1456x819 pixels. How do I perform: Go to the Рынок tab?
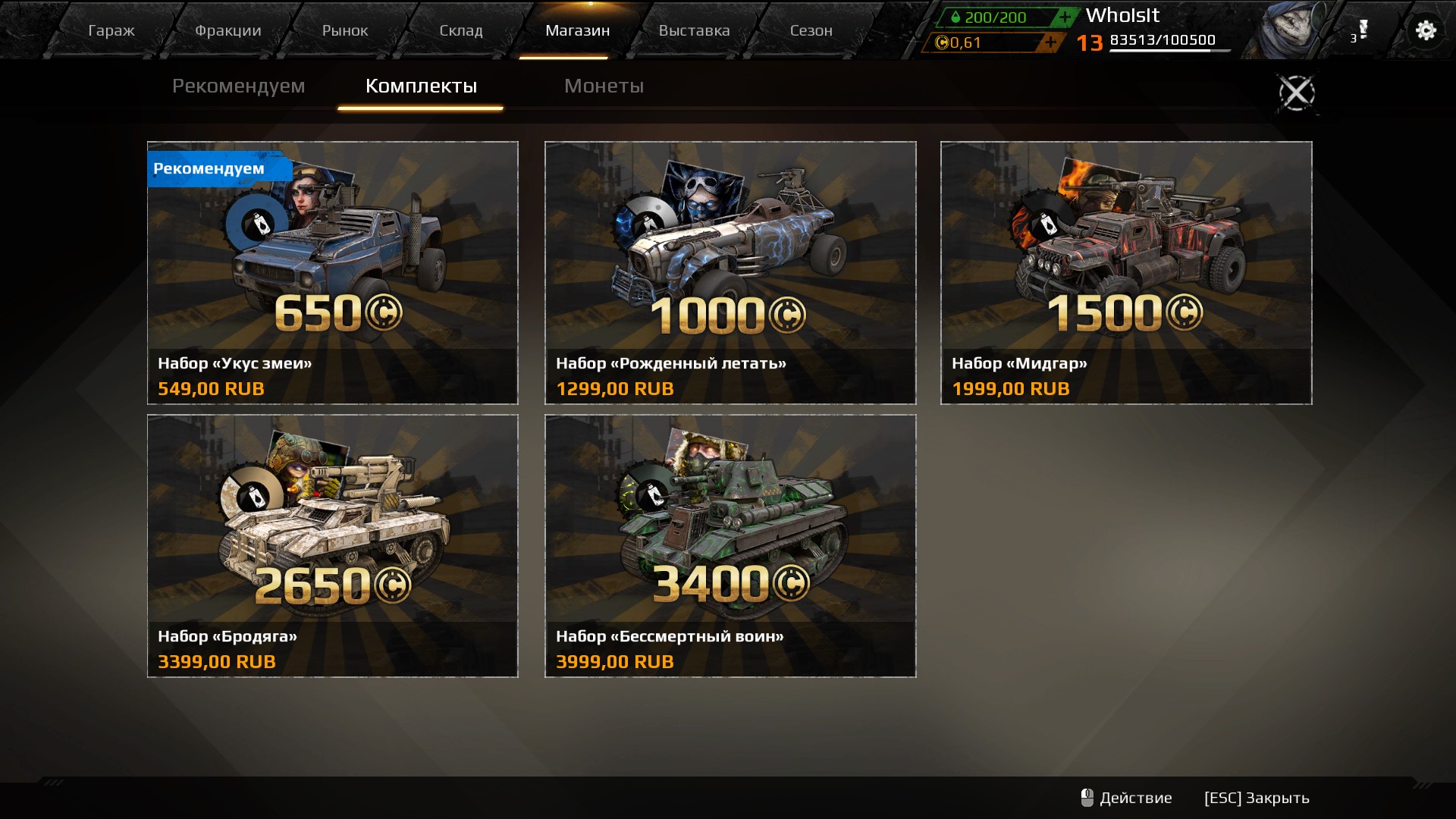[345, 31]
